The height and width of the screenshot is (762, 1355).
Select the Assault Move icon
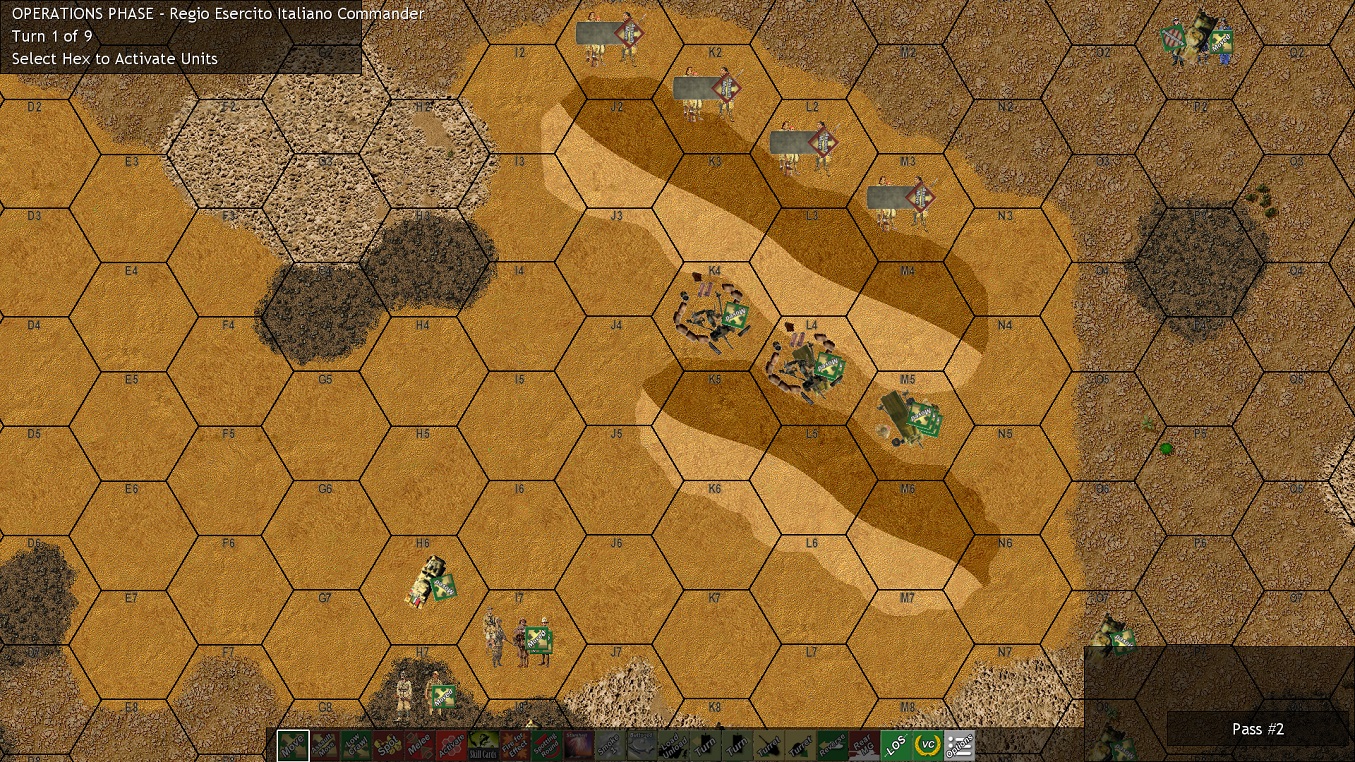pos(323,745)
